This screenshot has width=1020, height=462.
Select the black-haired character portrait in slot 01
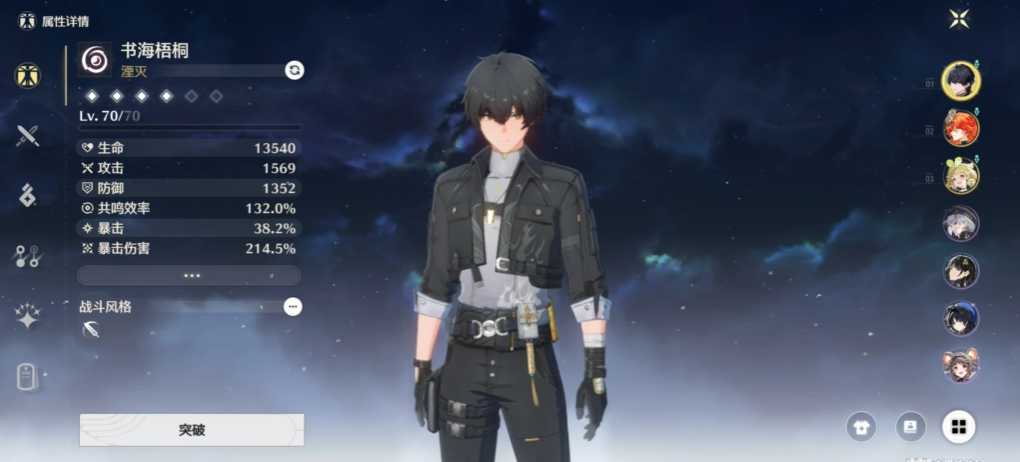tap(961, 80)
